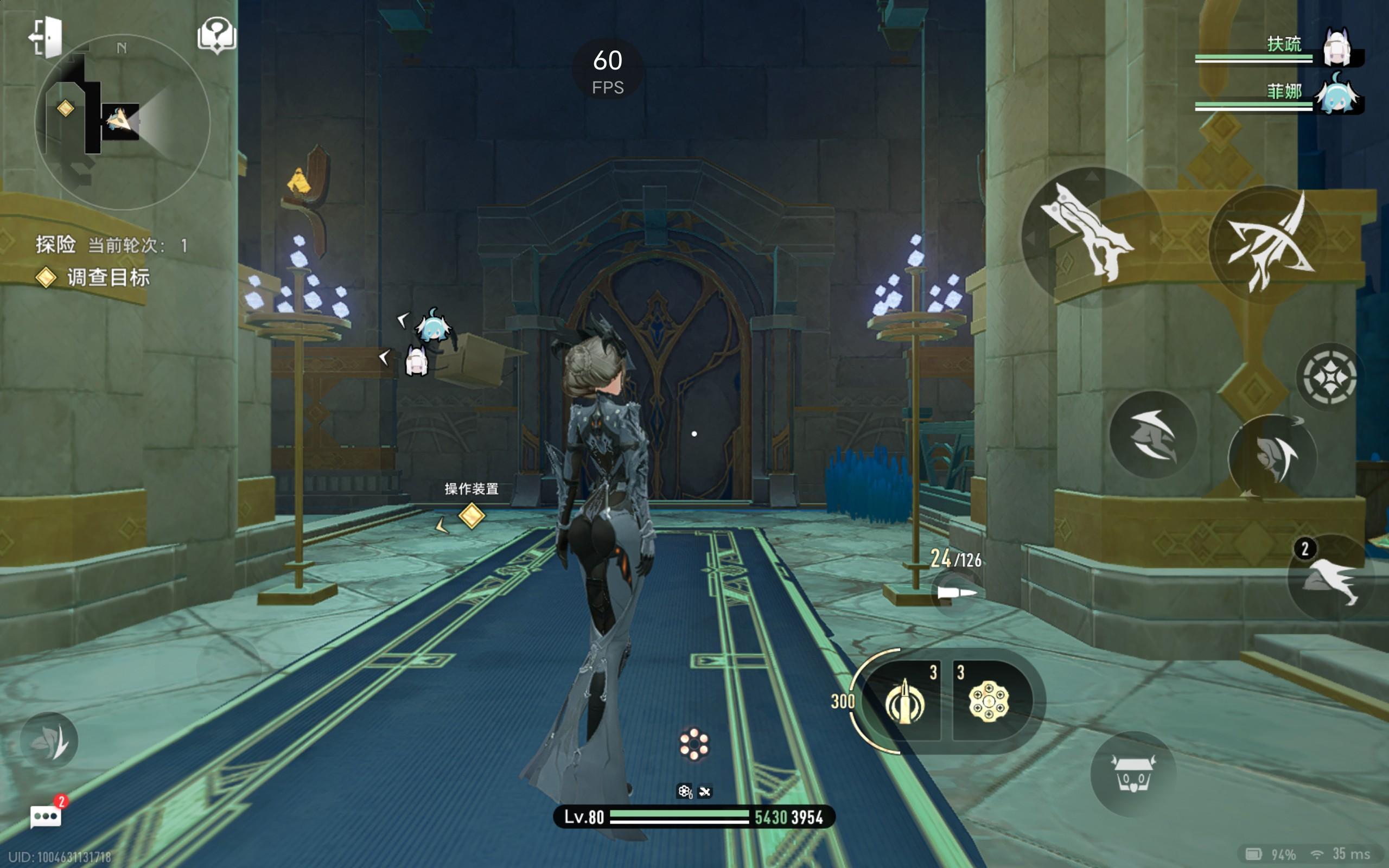The height and width of the screenshot is (868, 1389).
Task: Select the revolver cylinder weapon slot
Action: (x=989, y=701)
